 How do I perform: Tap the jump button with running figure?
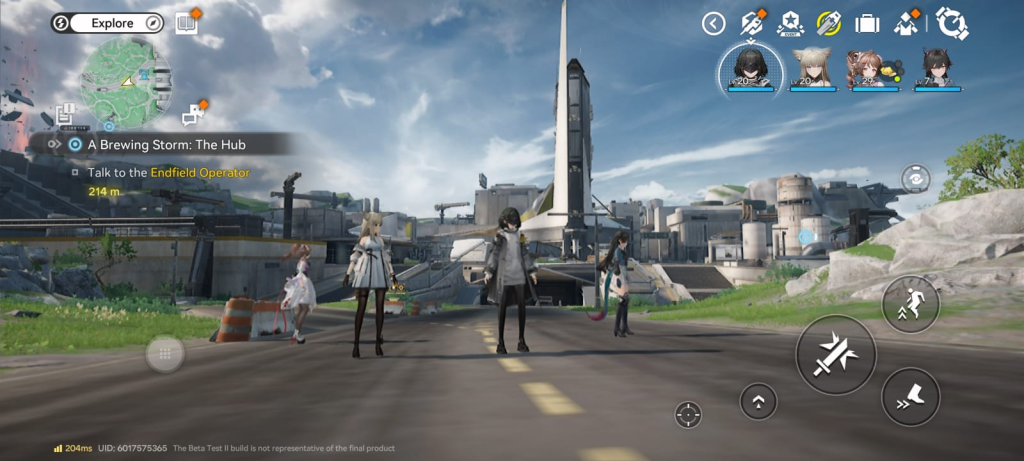click(910, 303)
